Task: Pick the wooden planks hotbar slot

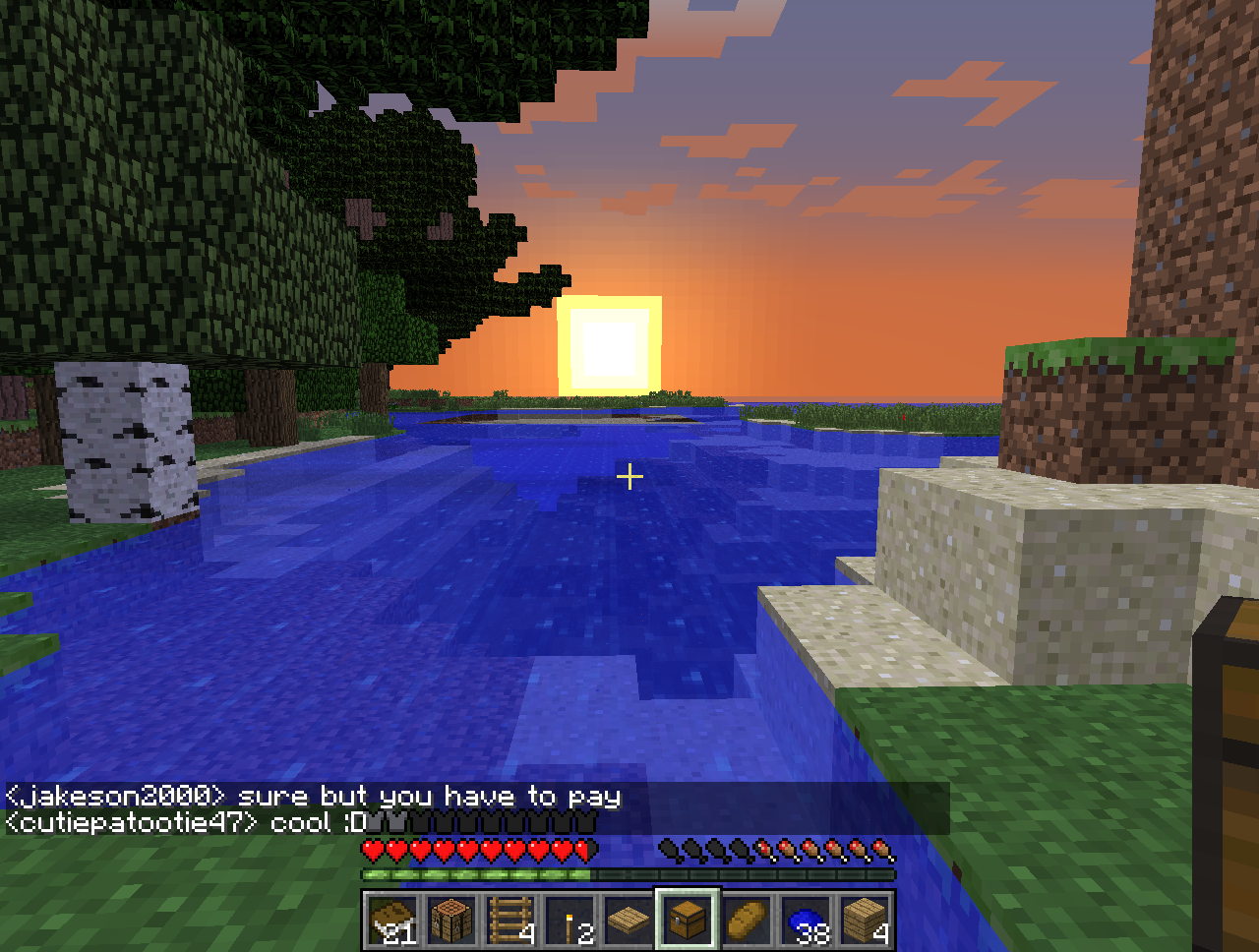Action: point(865,921)
